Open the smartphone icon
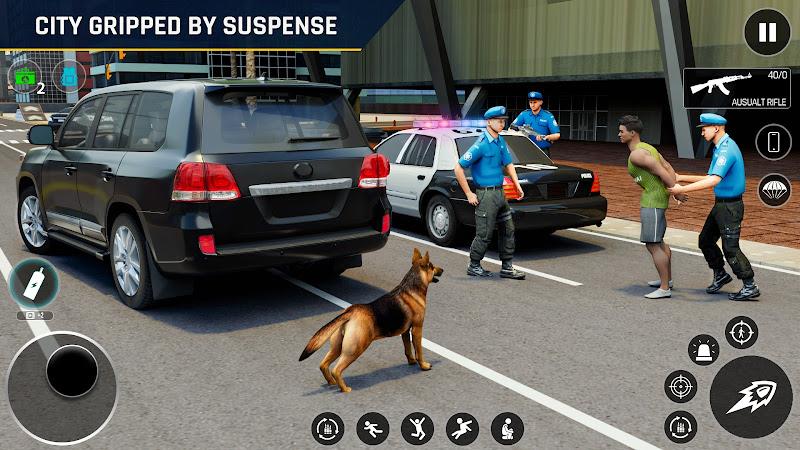800x450 pixels. point(773,141)
